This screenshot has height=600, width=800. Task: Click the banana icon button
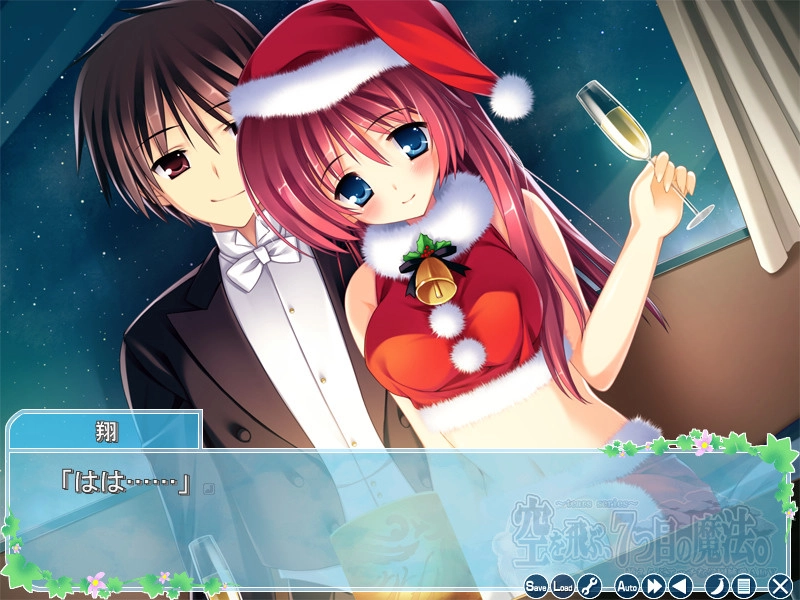(716, 586)
